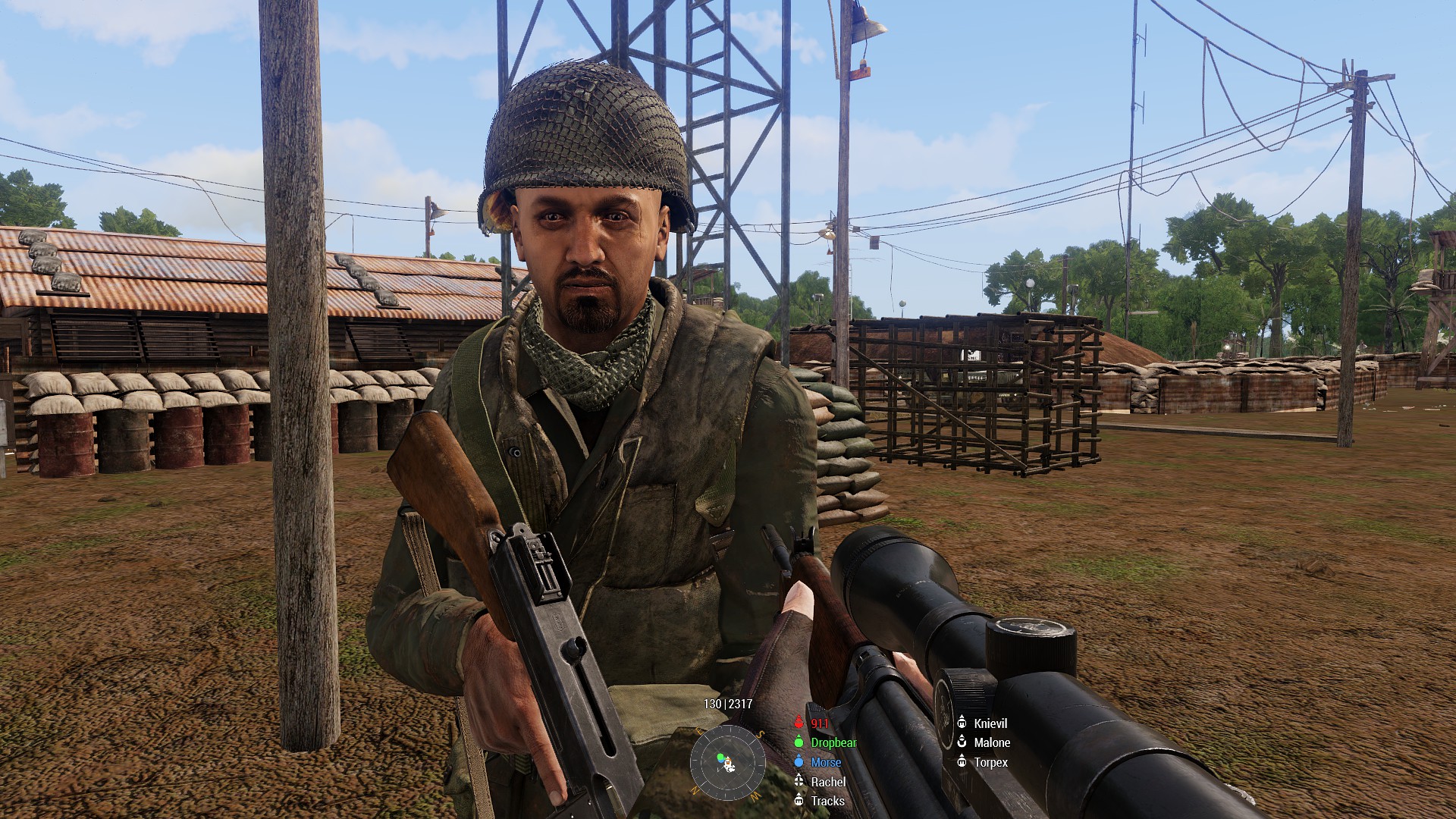This screenshot has height=819, width=1456.
Task: Select Knievil in the squad list
Action: (990, 723)
